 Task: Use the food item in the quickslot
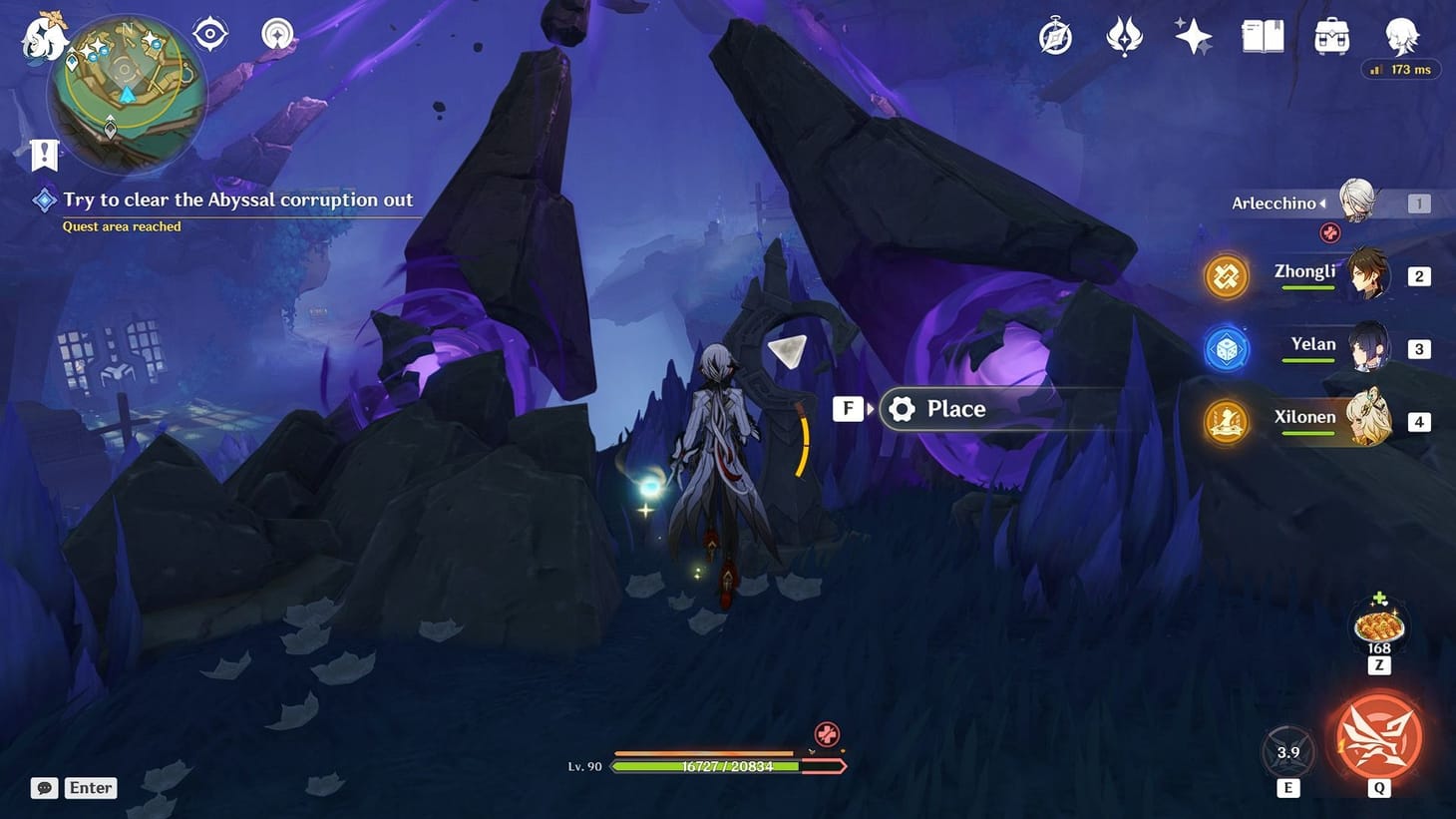point(1377,625)
